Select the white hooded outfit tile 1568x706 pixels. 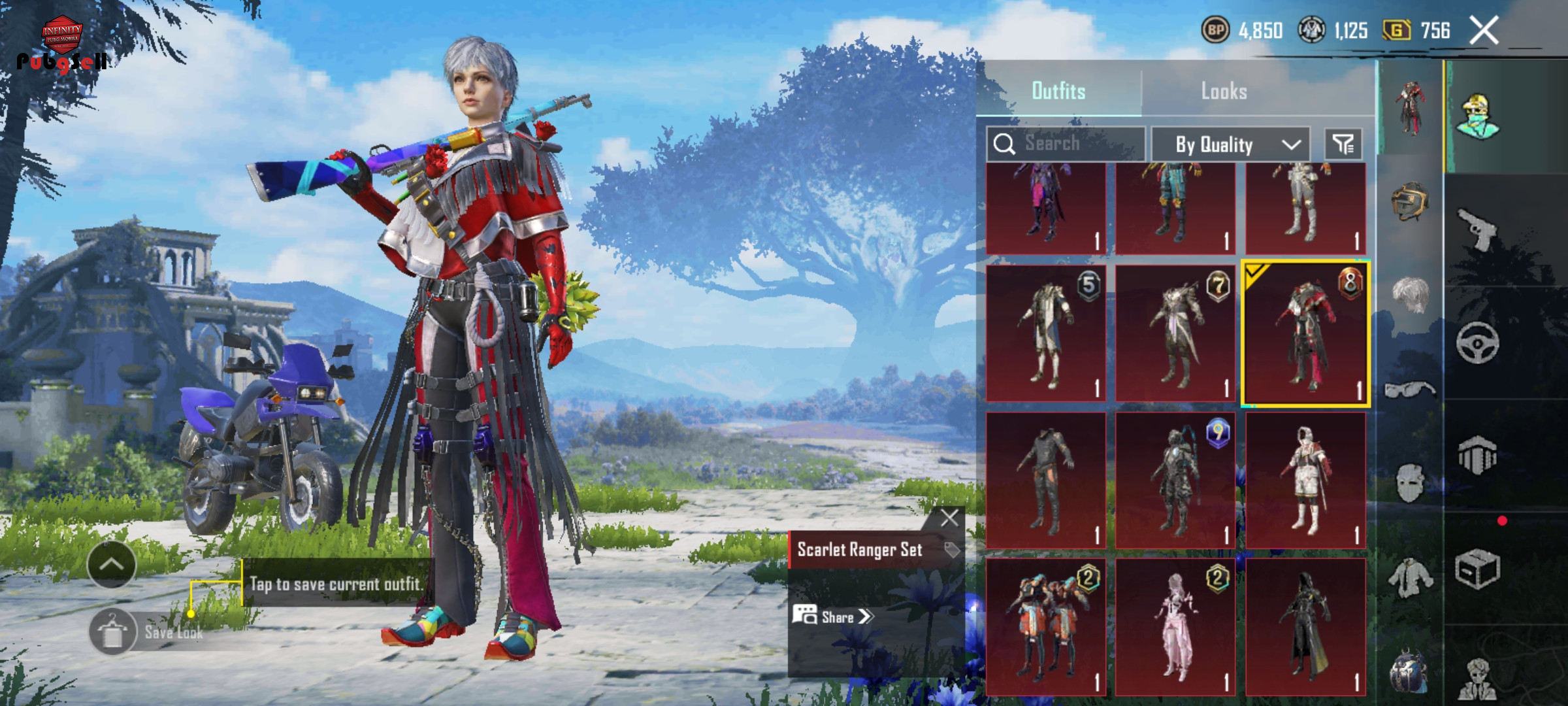[1305, 480]
